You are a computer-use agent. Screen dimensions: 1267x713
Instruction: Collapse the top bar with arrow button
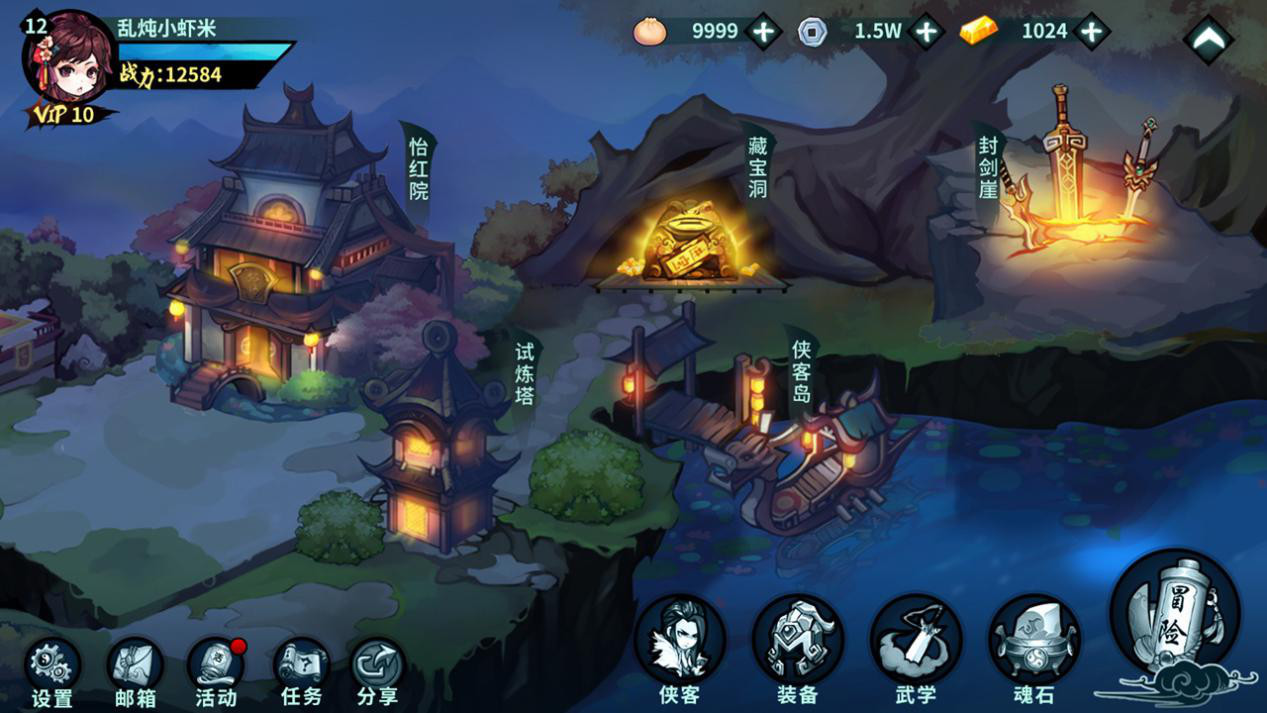pyautogui.click(x=1208, y=39)
